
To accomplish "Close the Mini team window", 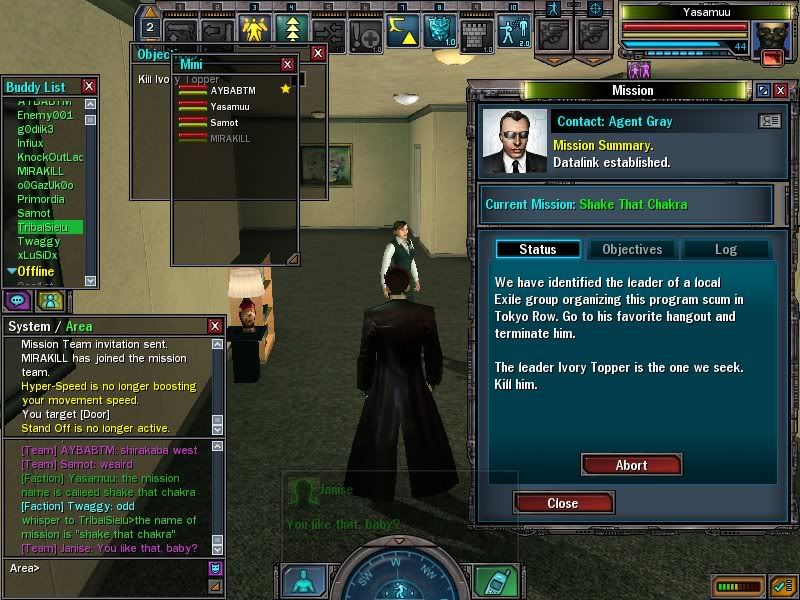I will tap(289, 64).
